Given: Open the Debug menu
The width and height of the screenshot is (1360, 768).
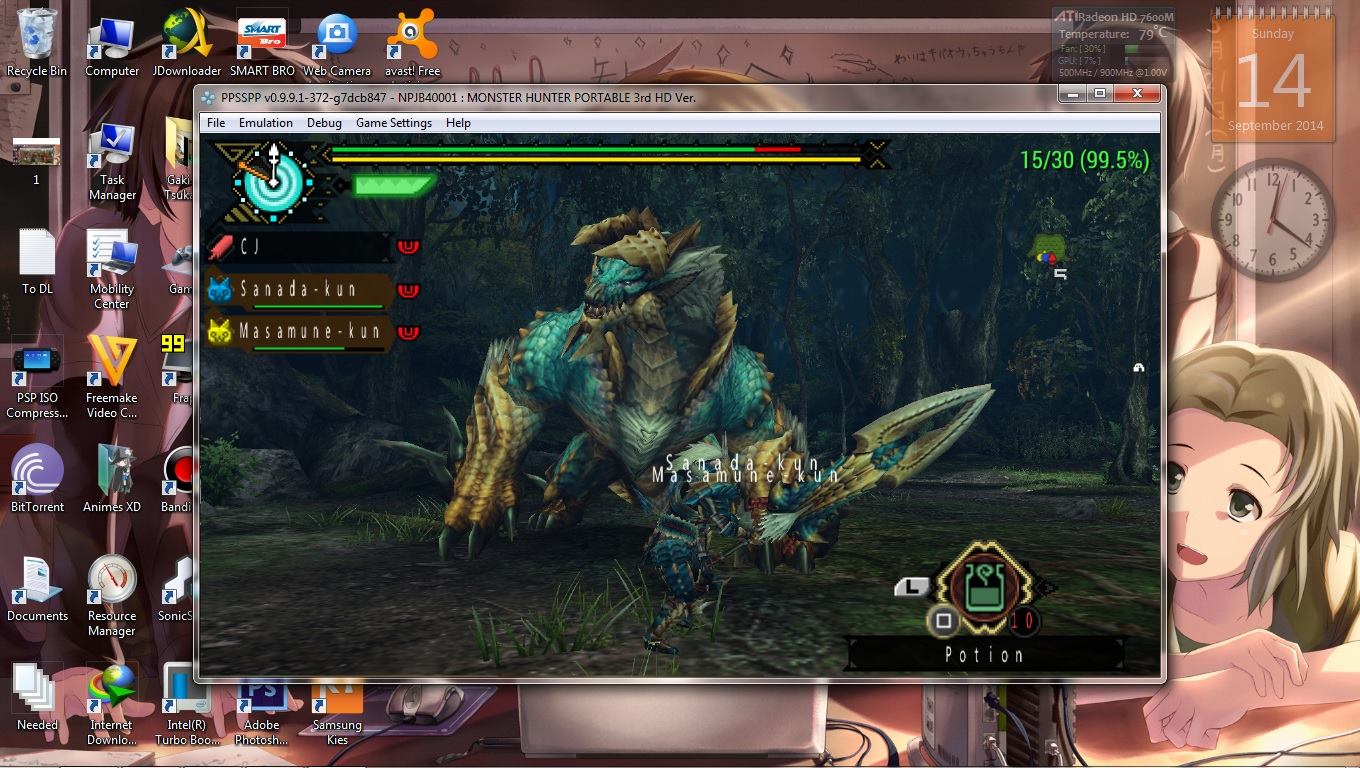Looking at the screenshot, I should [x=324, y=123].
